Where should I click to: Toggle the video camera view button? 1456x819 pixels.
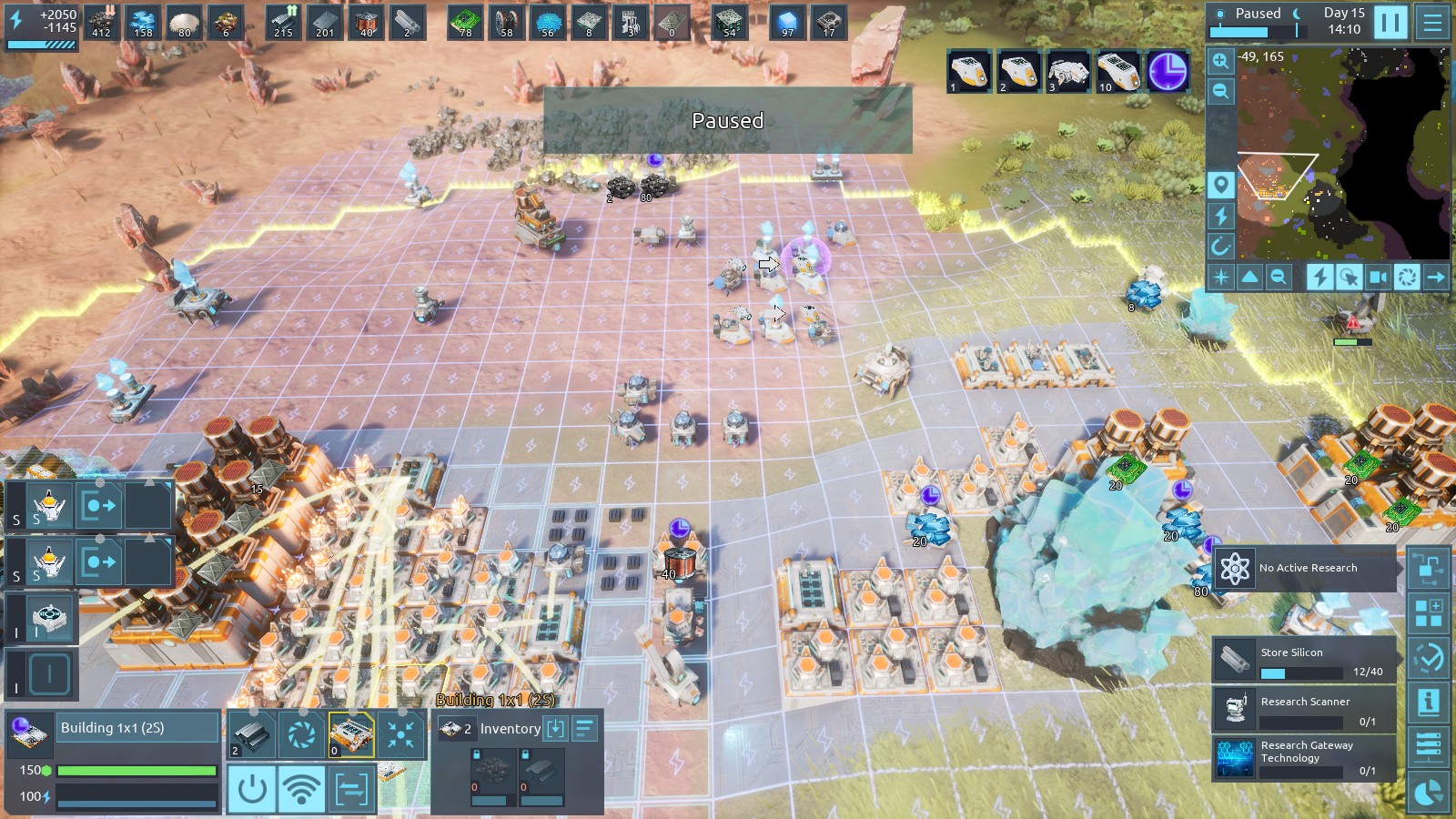coord(1378,277)
